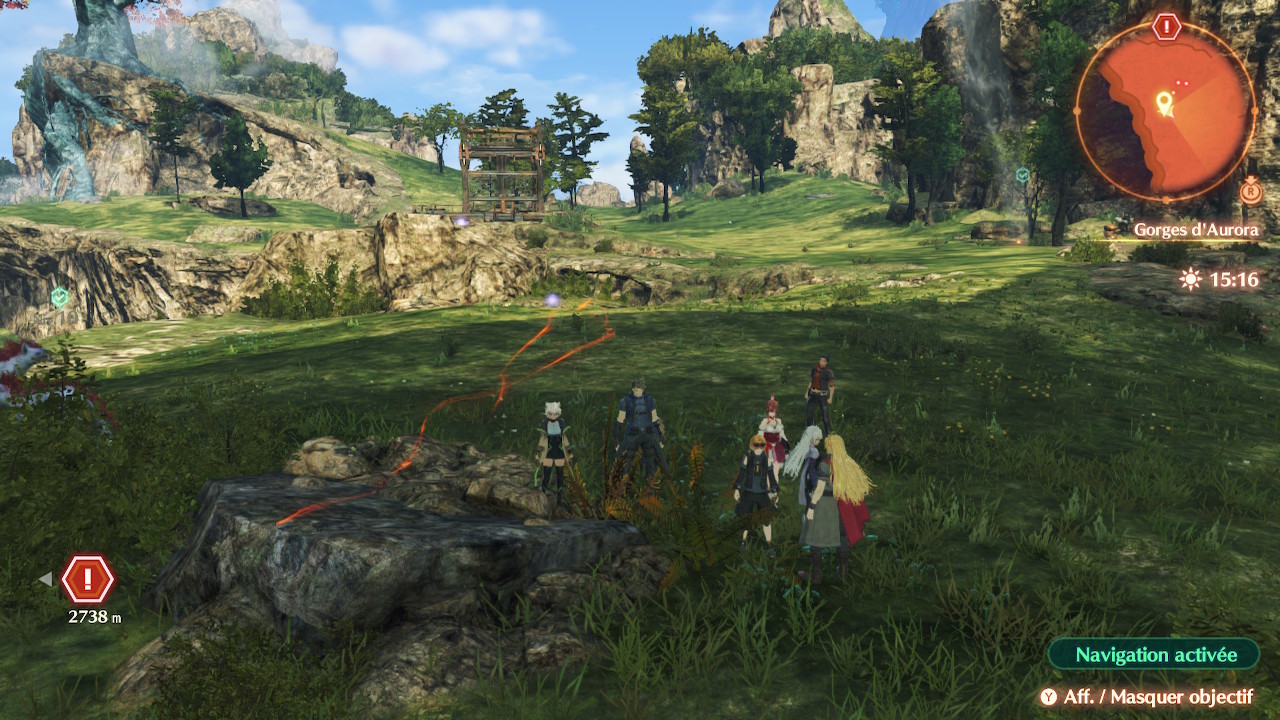Toggle the Aff. / Masquer objectif option
This screenshot has width=1280, height=720.
tap(1146, 697)
